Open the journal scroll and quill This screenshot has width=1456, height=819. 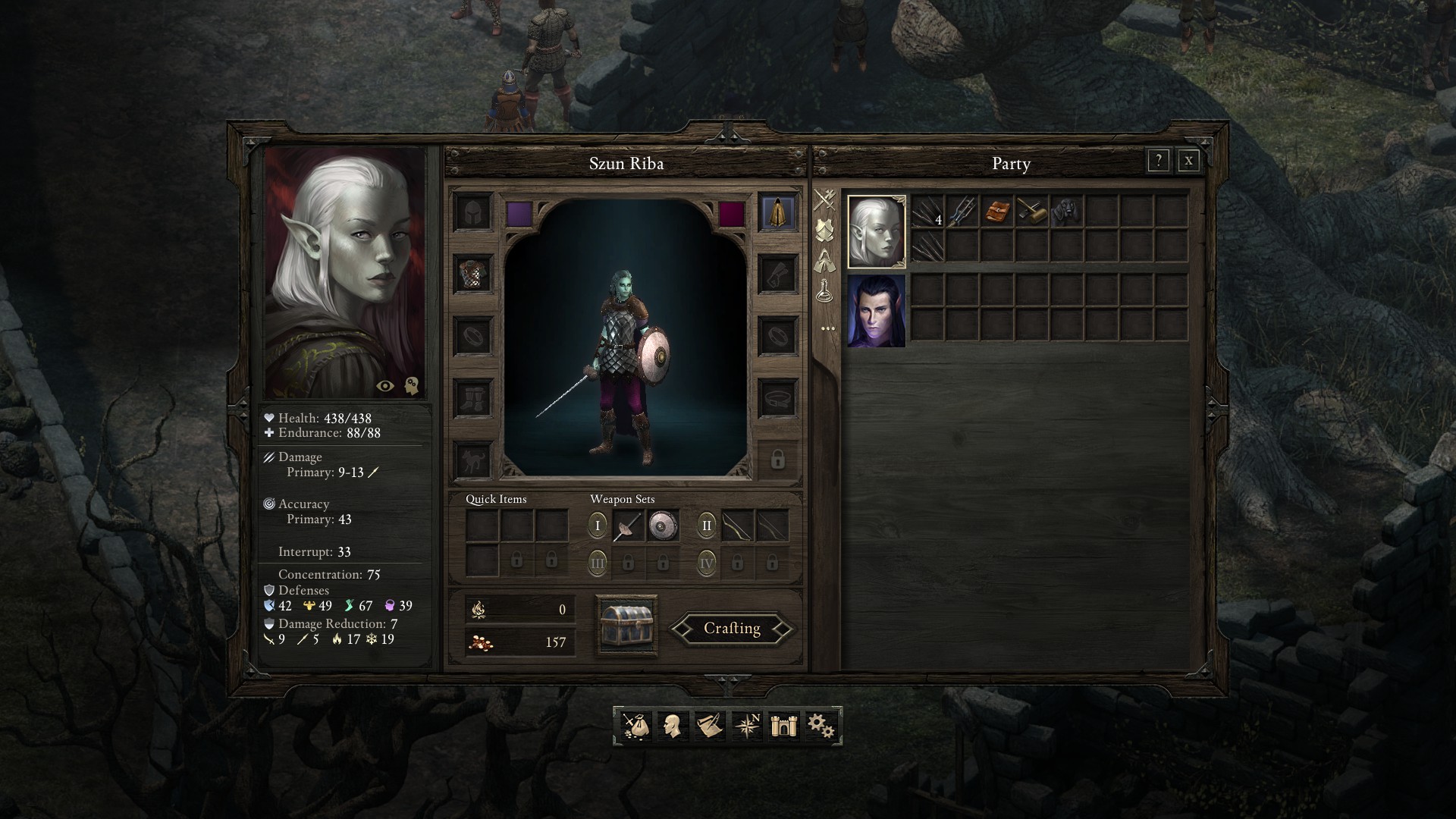pos(709,726)
